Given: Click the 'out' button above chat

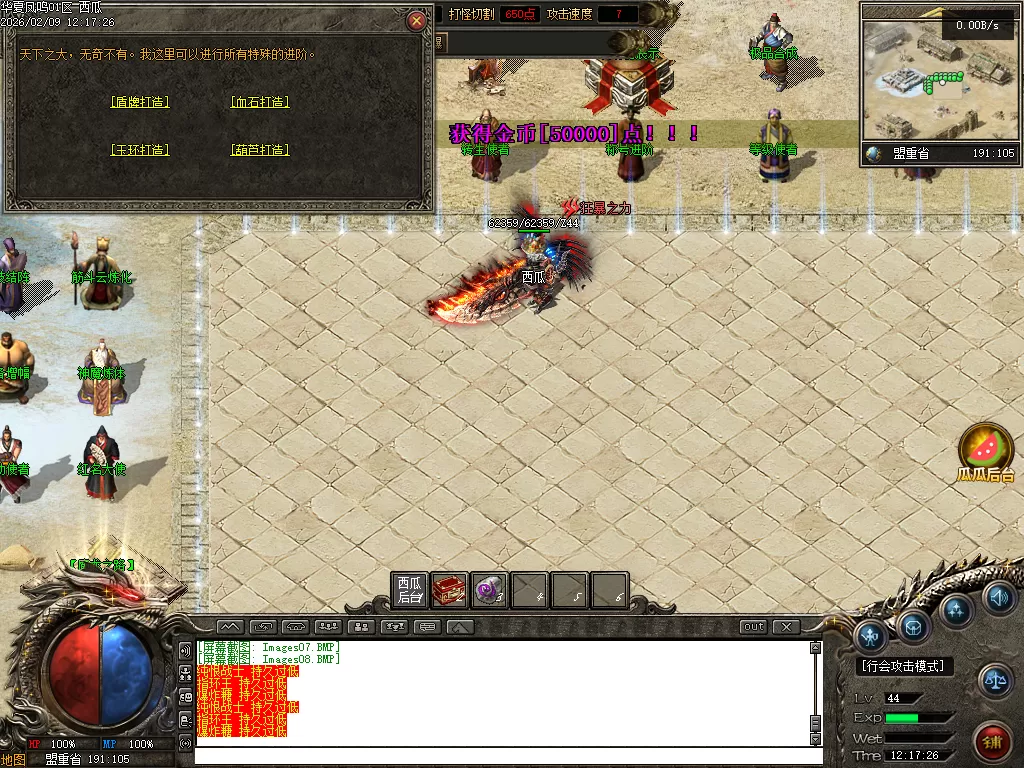Looking at the screenshot, I should coord(754,627).
